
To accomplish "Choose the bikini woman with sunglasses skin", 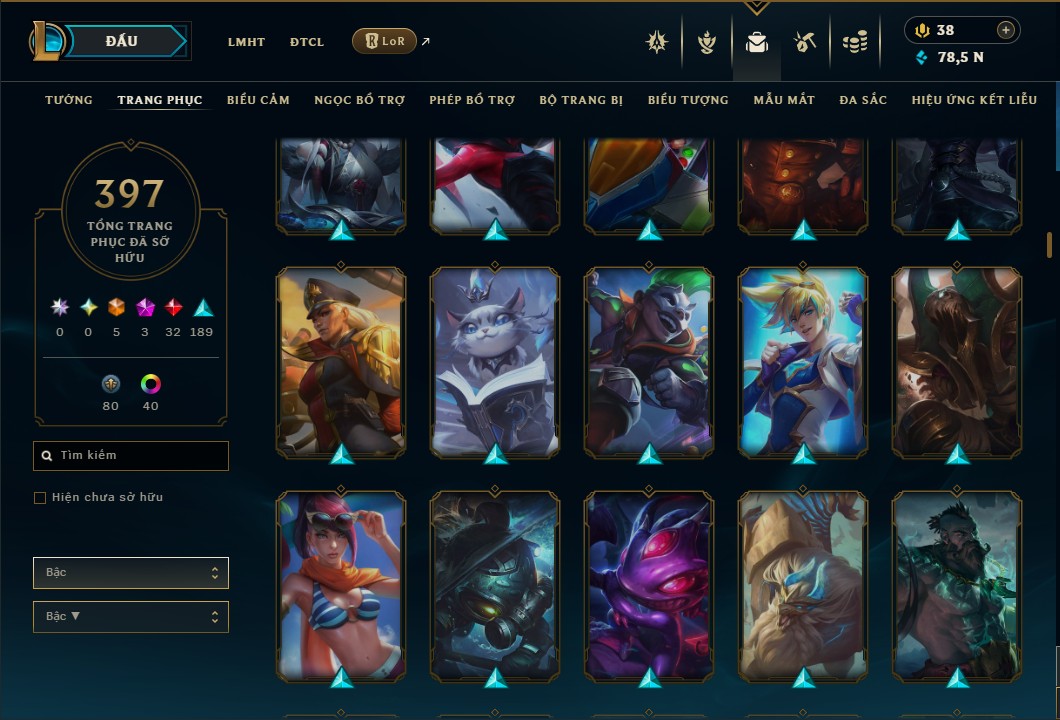I will 341,586.
